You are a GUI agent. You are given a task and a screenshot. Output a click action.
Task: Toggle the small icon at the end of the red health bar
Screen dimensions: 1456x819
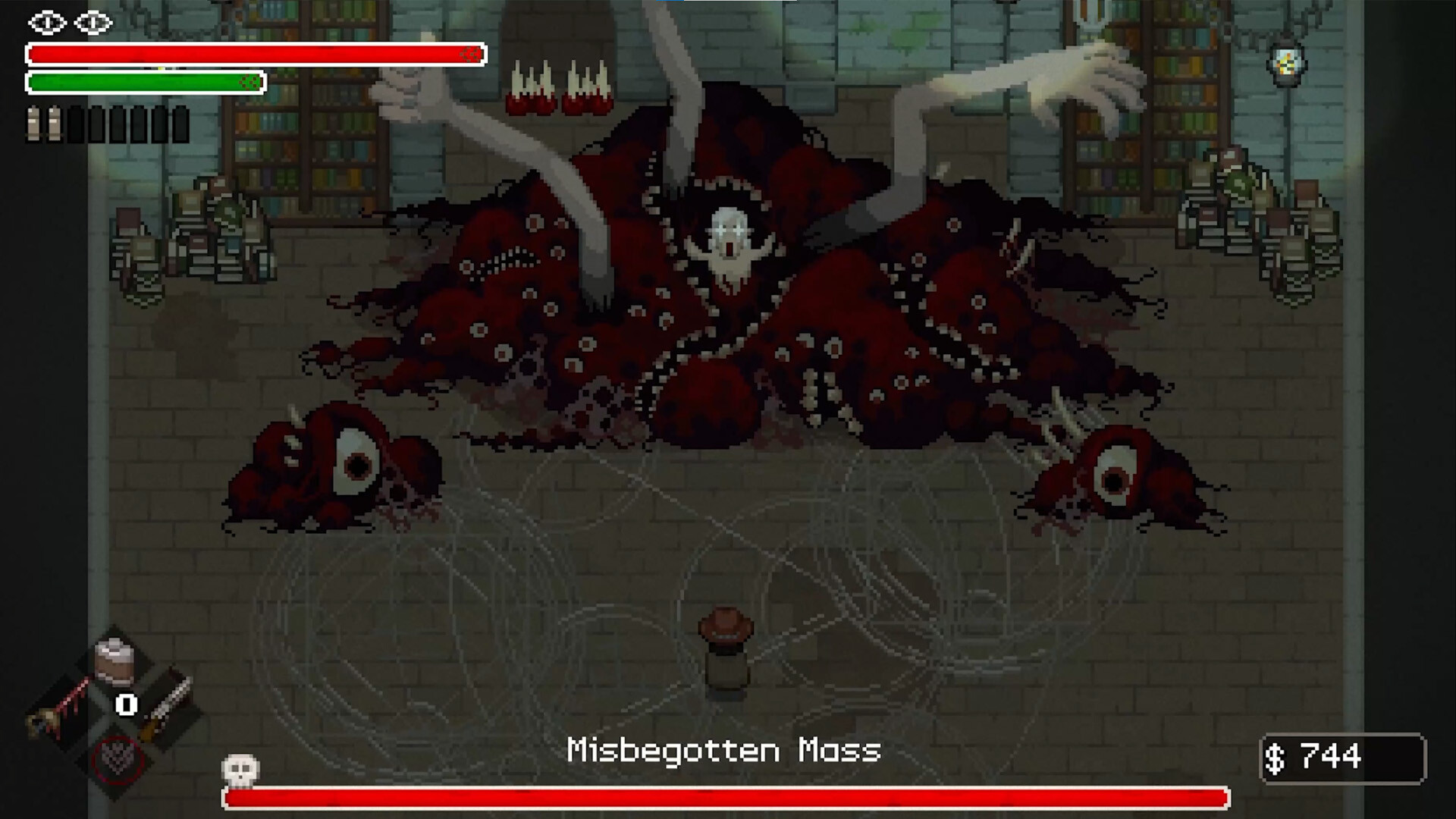pos(470,55)
